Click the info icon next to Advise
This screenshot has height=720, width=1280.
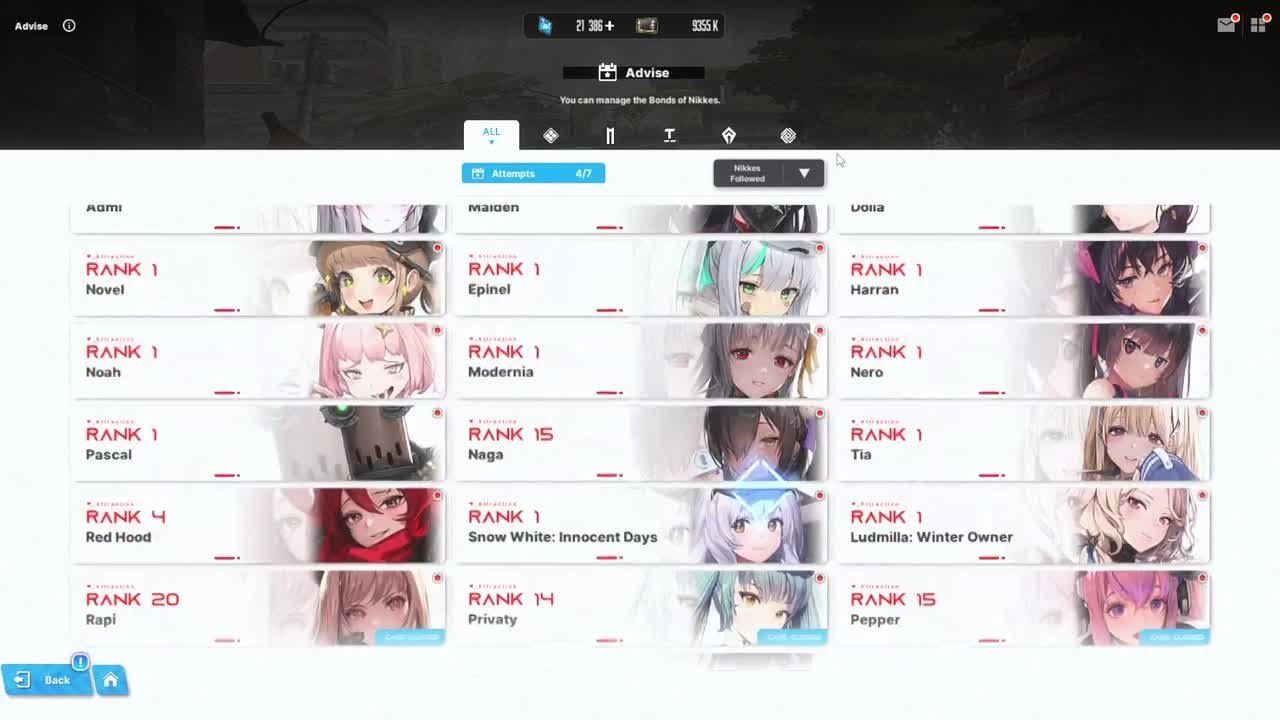click(x=68, y=26)
